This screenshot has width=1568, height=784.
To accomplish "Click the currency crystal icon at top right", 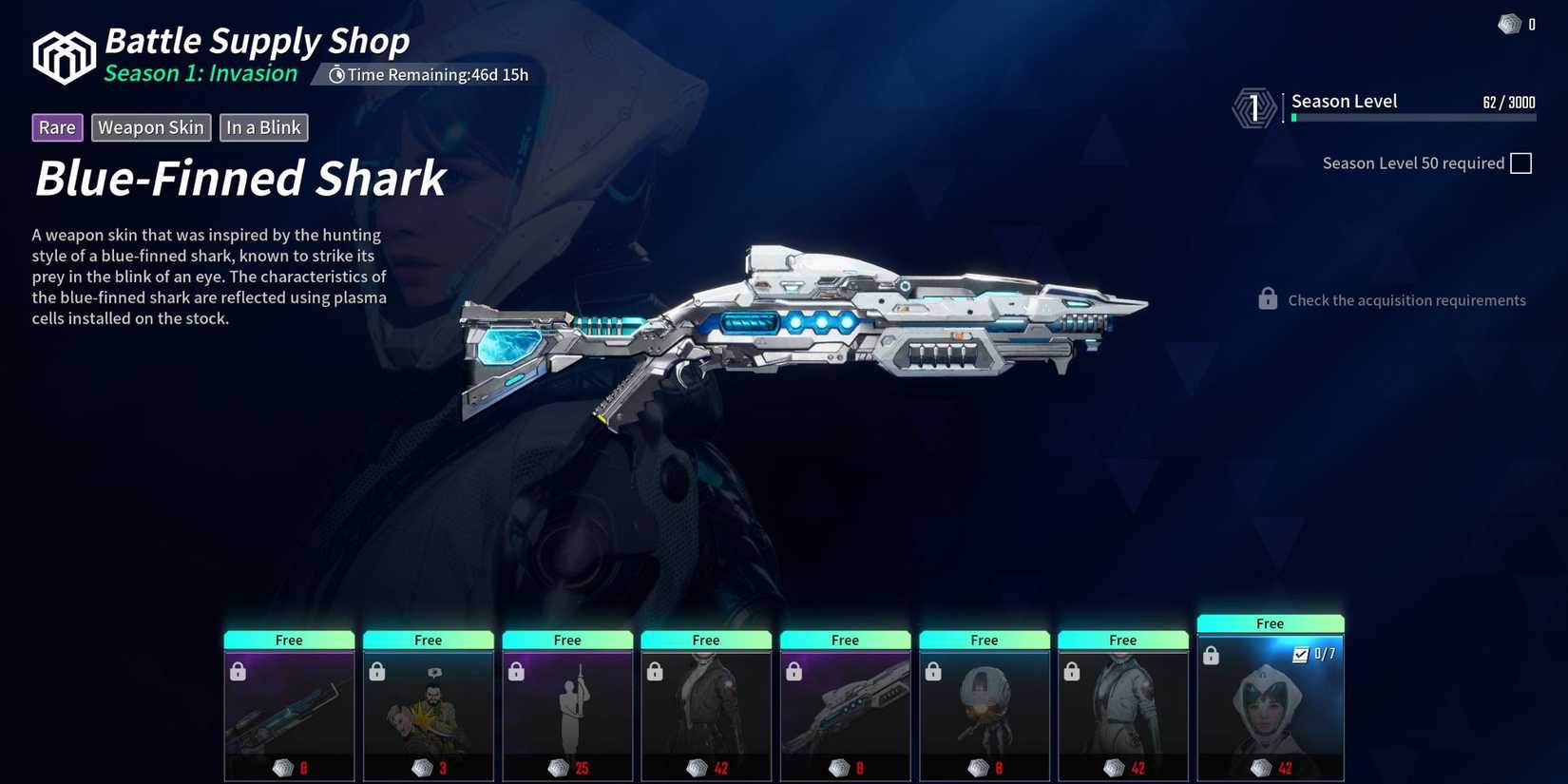I will 1511,24.
